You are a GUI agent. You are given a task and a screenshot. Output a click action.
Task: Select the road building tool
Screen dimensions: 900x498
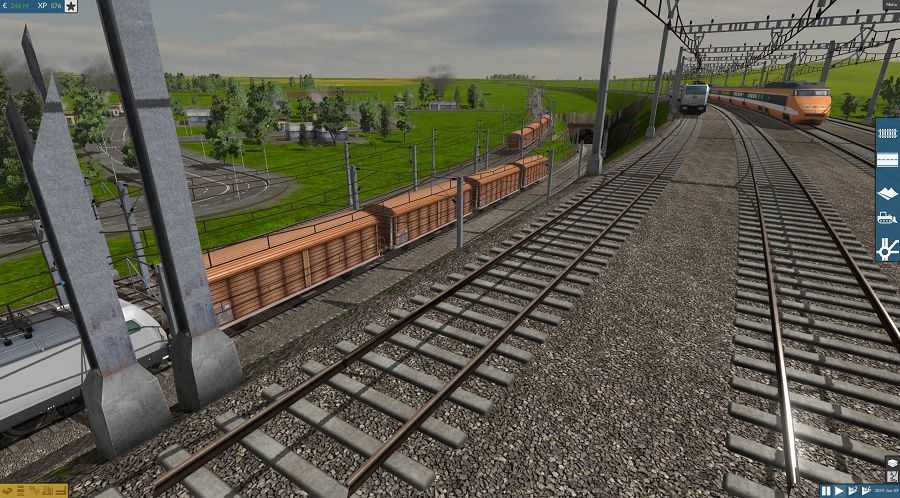point(887,160)
